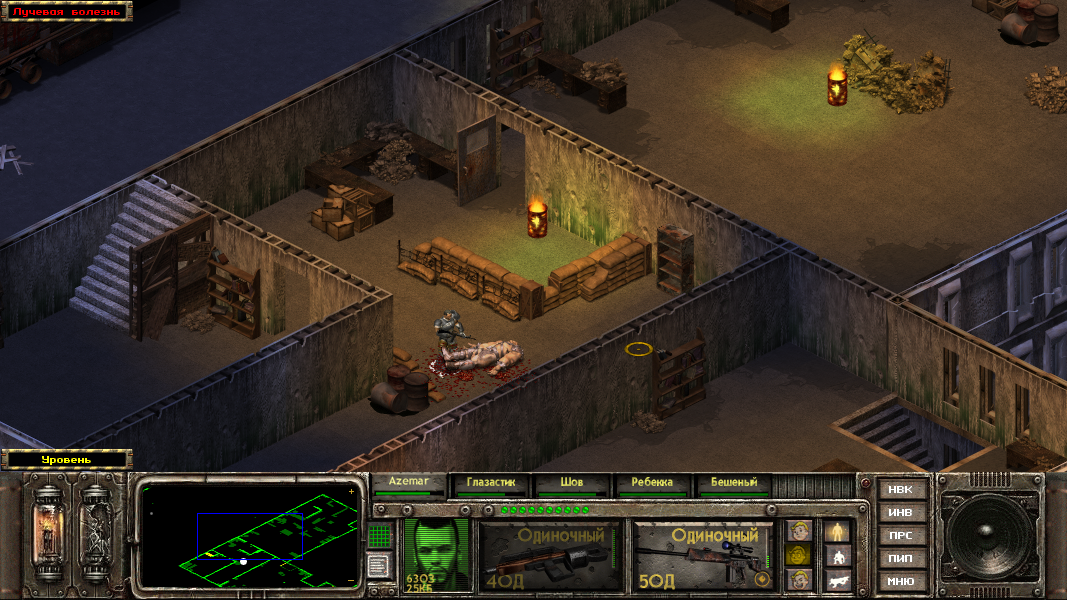Select the scoped sniper rifle weapon slot
Viewport: 1067px width, 600px height.
(704, 555)
